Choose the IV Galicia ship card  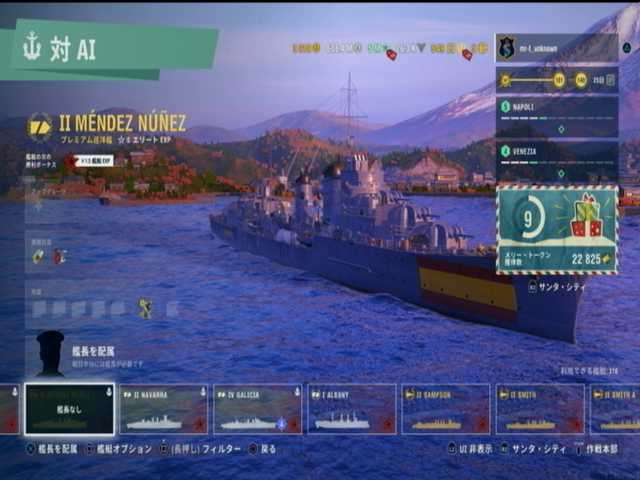coord(257,409)
